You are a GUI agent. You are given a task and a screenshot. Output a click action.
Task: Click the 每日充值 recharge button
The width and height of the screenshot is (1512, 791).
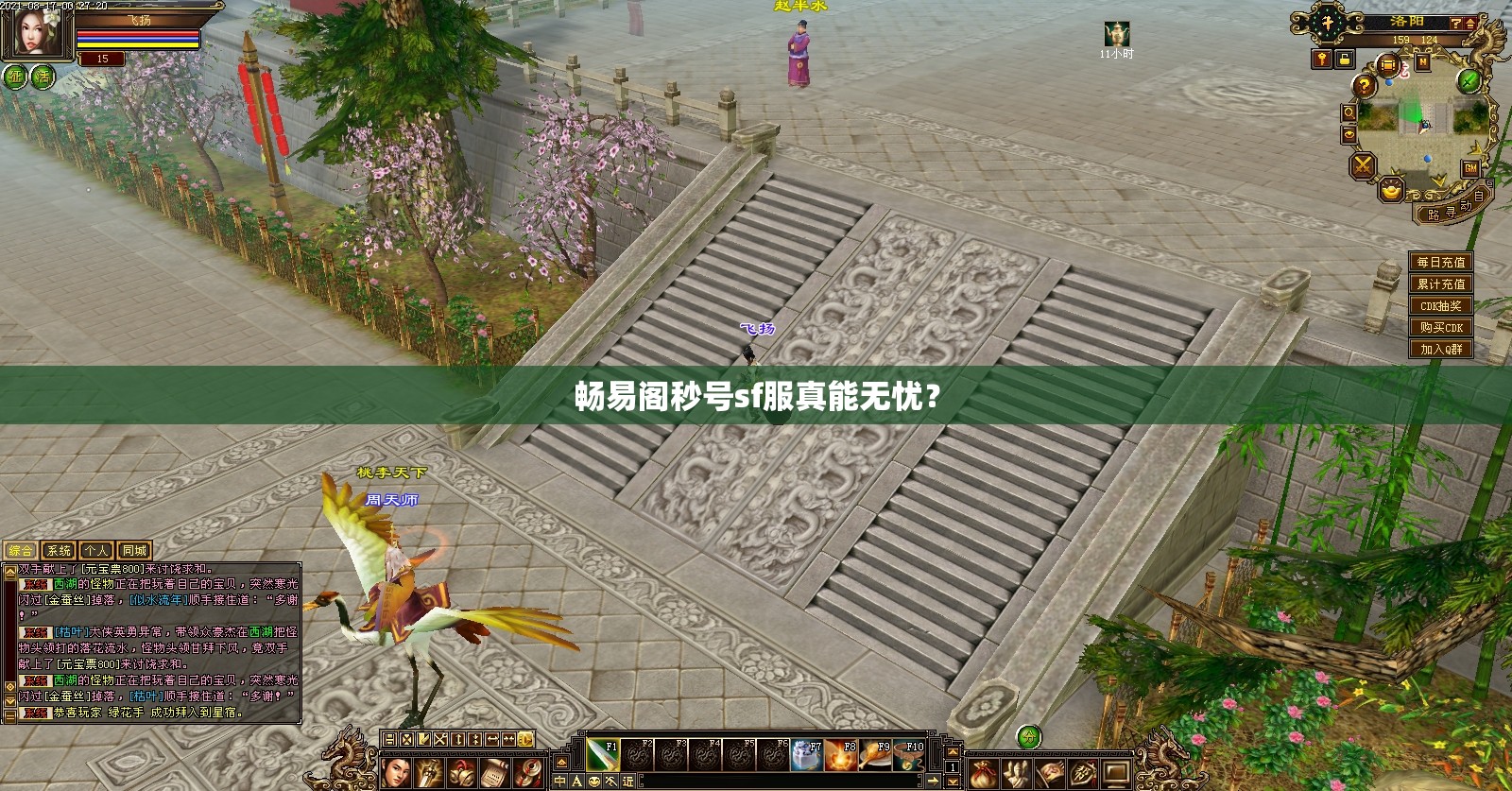click(x=1439, y=262)
